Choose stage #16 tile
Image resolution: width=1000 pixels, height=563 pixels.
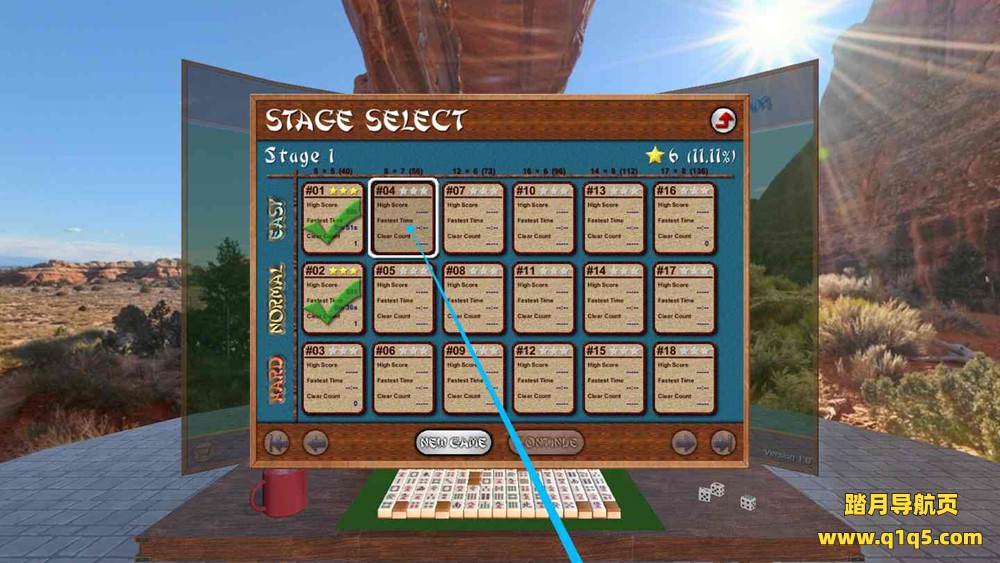tap(685, 217)
